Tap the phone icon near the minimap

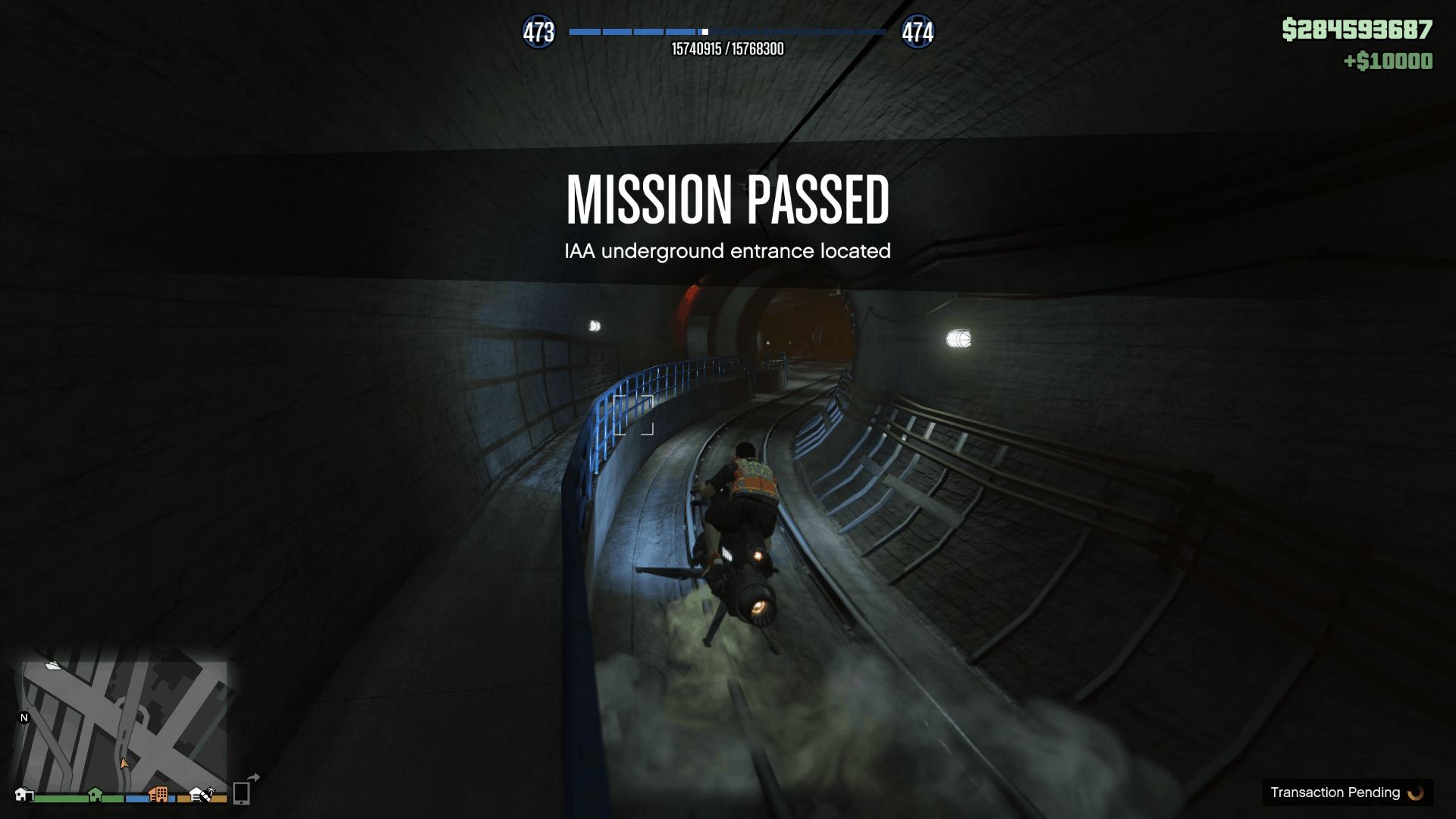pyautogui.click(x=241, y=794)
